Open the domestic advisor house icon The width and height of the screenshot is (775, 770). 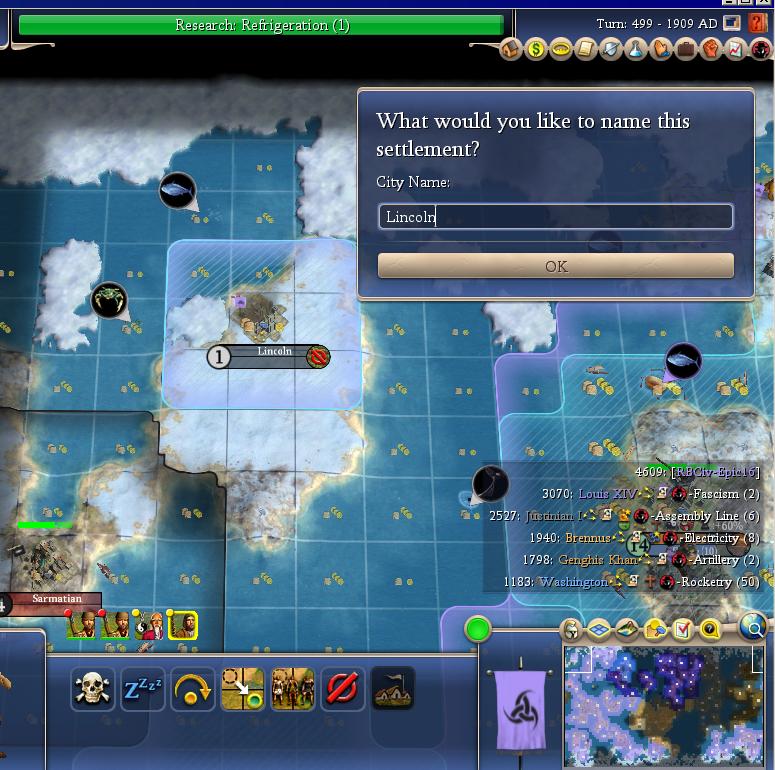click(511, 49)
